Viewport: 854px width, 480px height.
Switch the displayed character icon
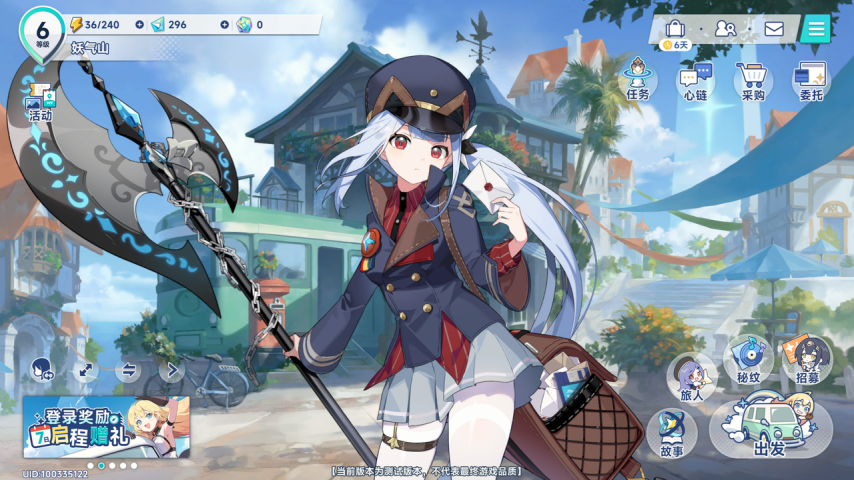[41, 370]
